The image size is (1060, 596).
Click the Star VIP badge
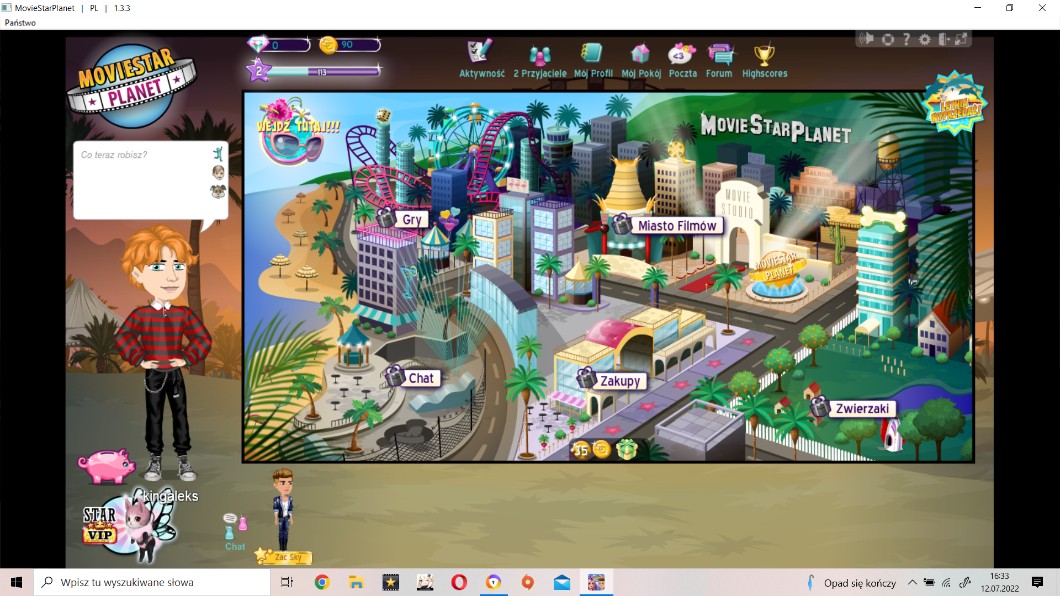(x=100, y=526)
